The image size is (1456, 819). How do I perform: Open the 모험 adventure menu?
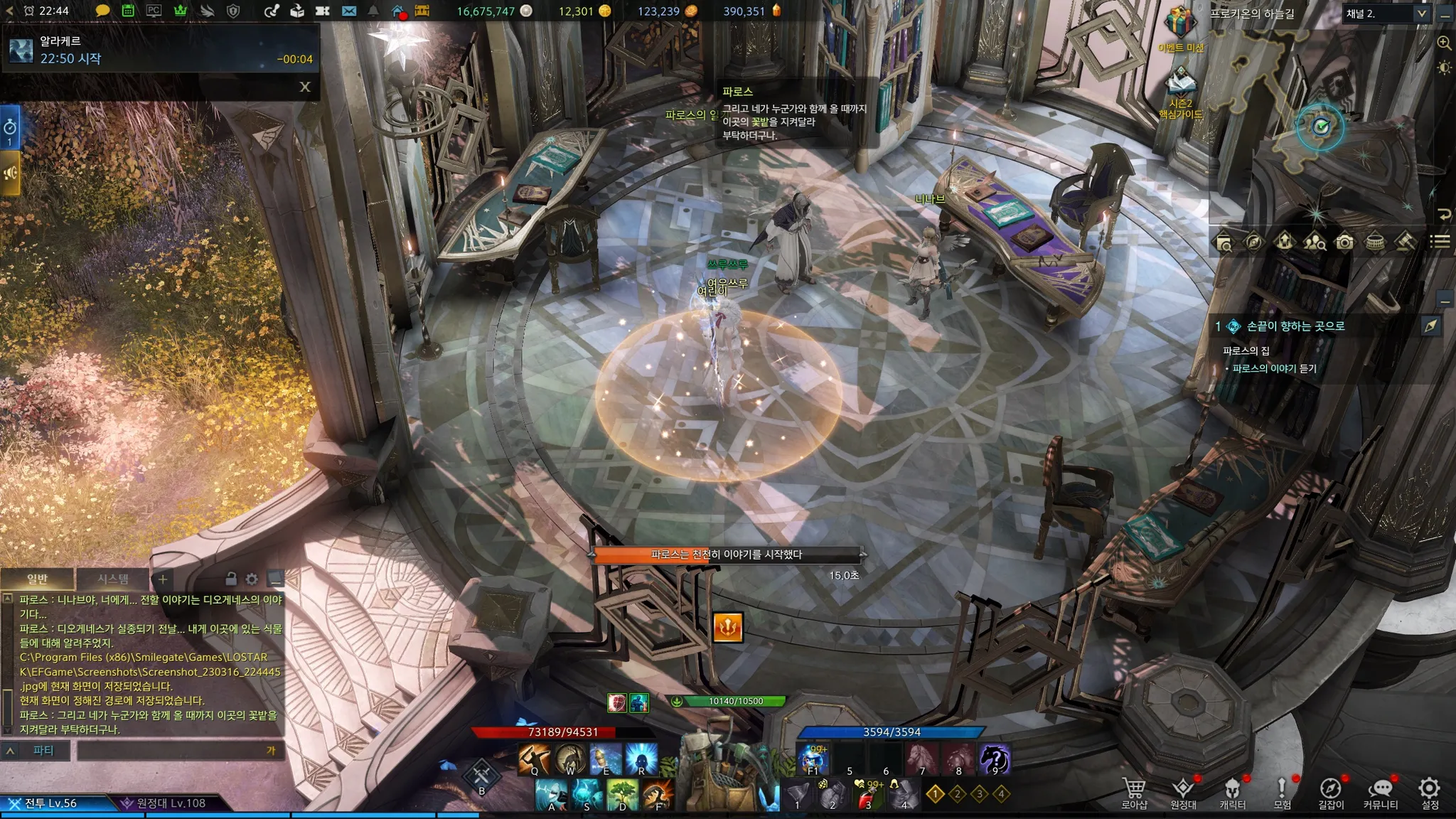coord(1282,791)
